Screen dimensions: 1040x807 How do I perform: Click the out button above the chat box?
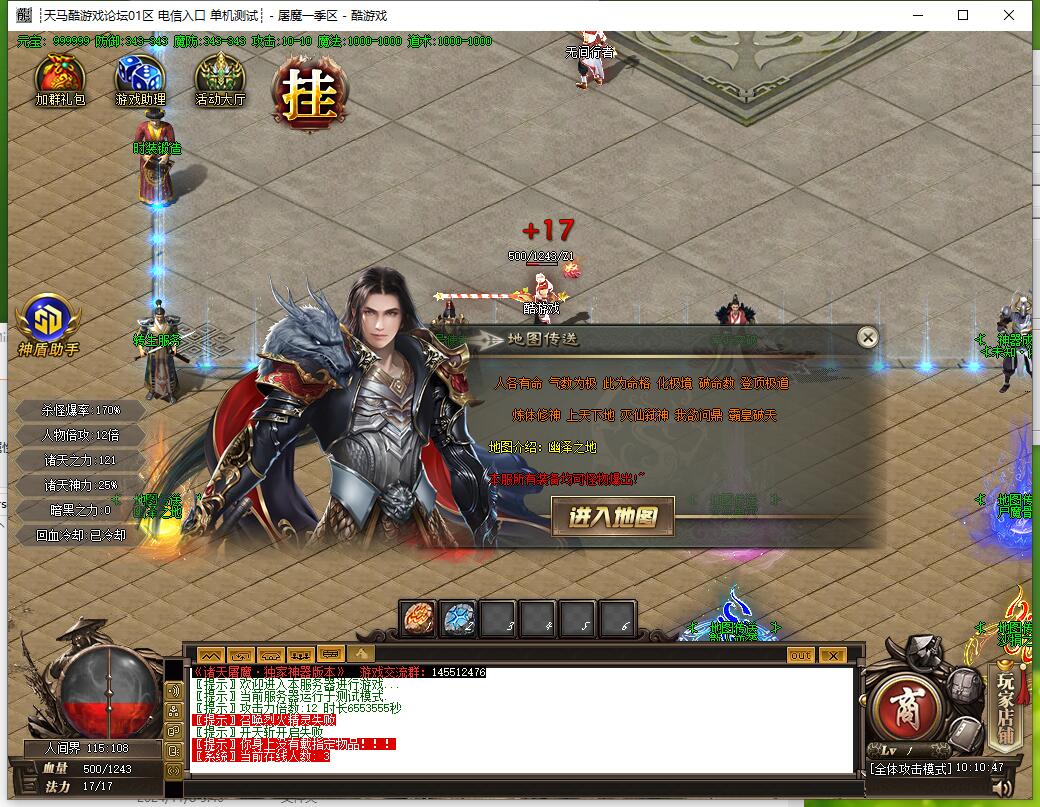click(800, 656)
